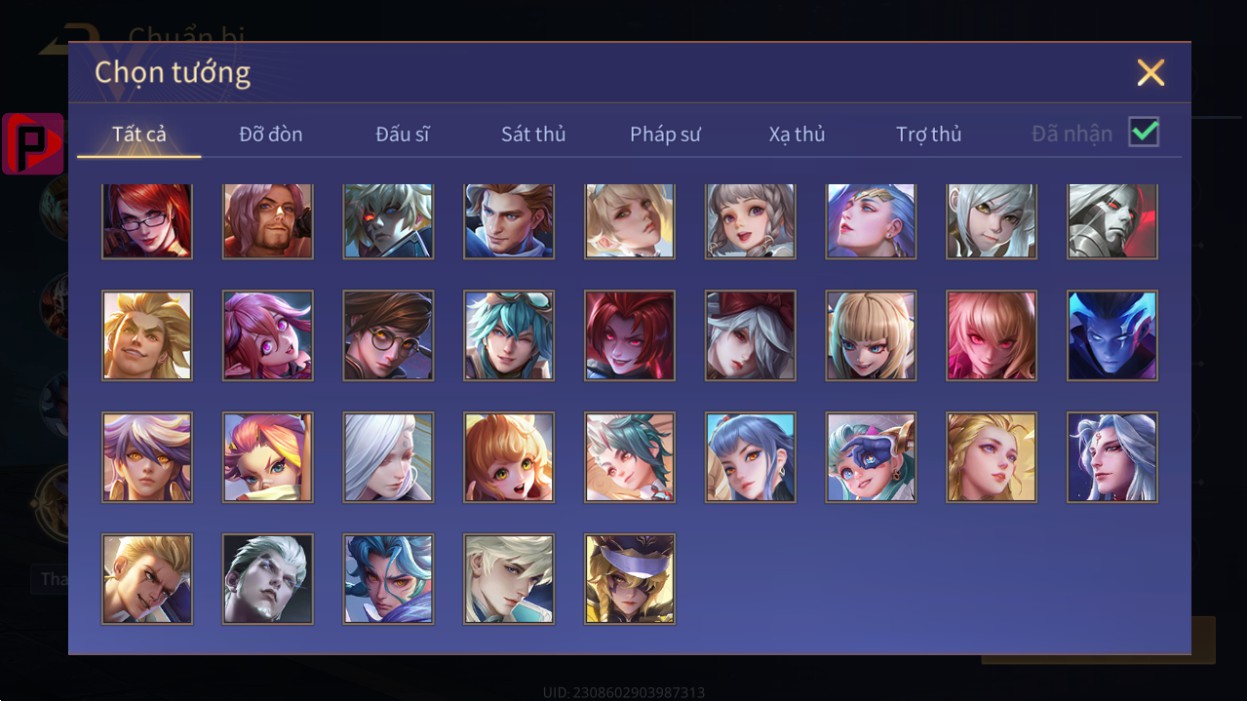Toggle the Đã nhận checkbox

1143,132
